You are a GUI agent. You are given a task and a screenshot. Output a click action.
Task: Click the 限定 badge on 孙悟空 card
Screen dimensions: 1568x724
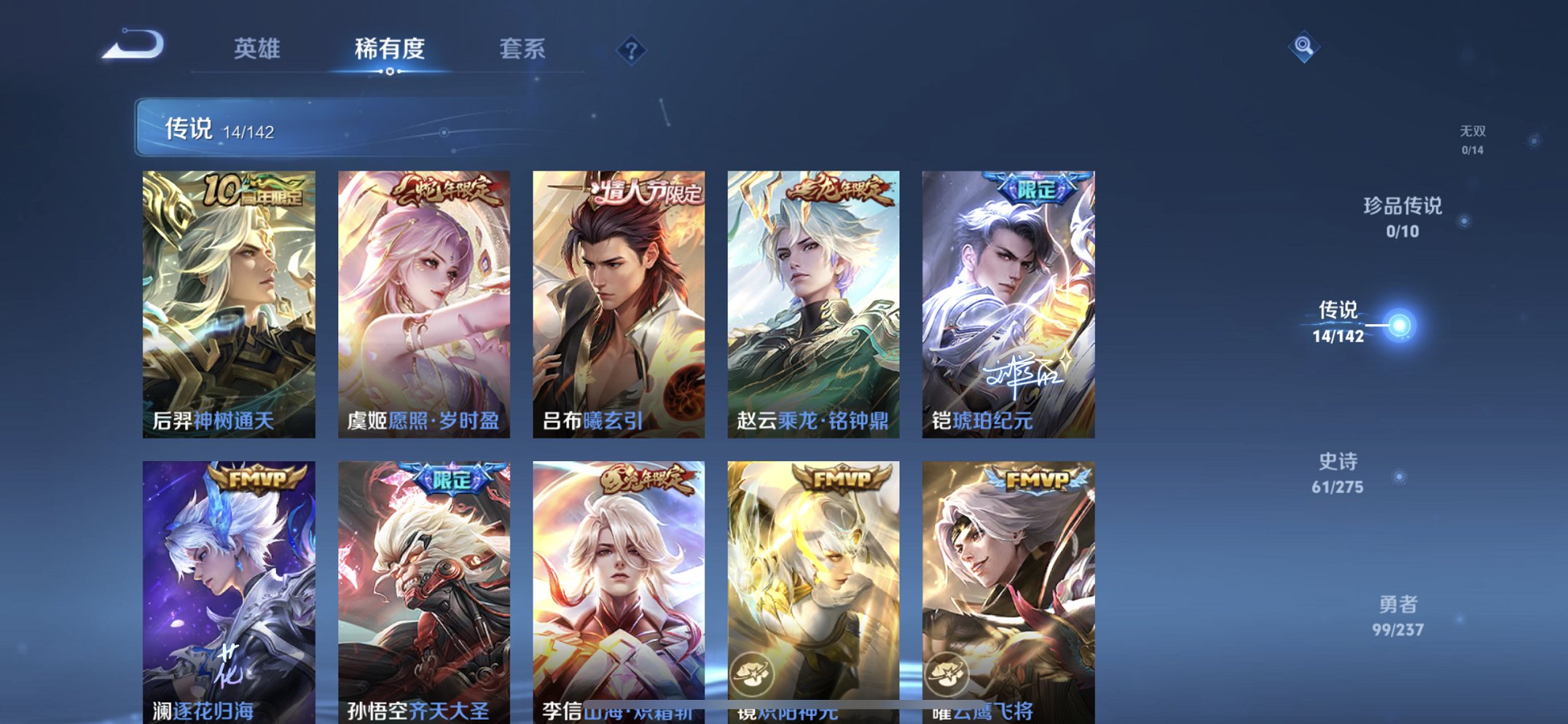click(456, 479)
